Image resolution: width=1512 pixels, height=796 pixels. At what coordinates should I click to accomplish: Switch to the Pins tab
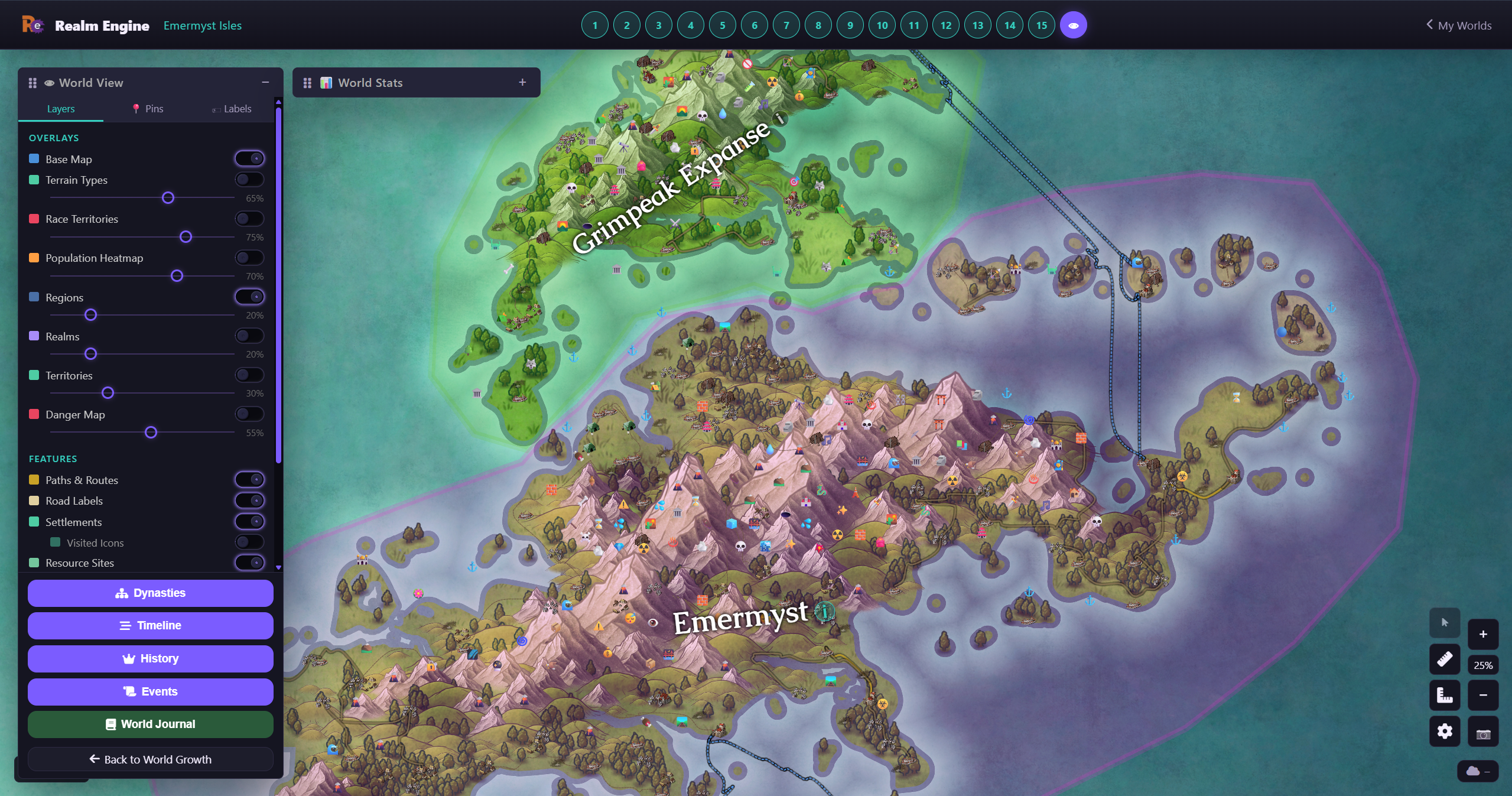[x=148, y=109]
